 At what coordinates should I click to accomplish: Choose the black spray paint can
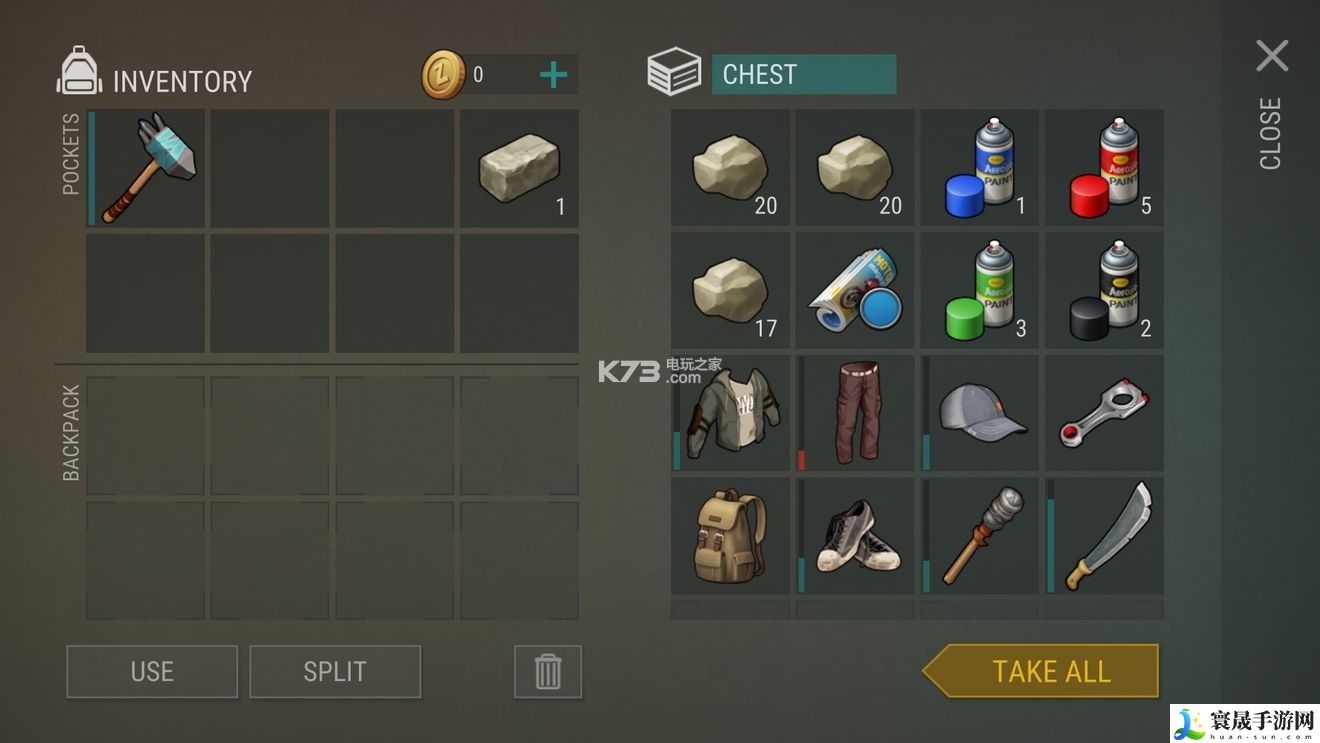(1105, 291)
